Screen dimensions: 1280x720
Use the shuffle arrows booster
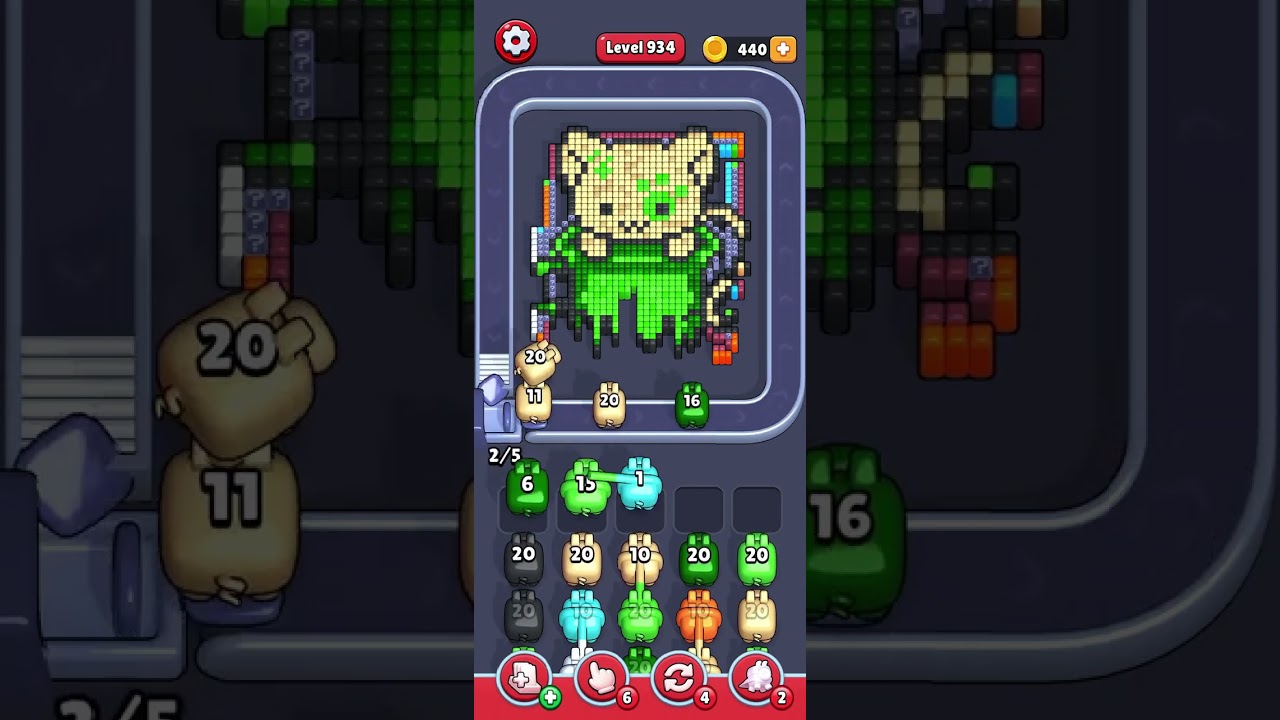[678, 679]
